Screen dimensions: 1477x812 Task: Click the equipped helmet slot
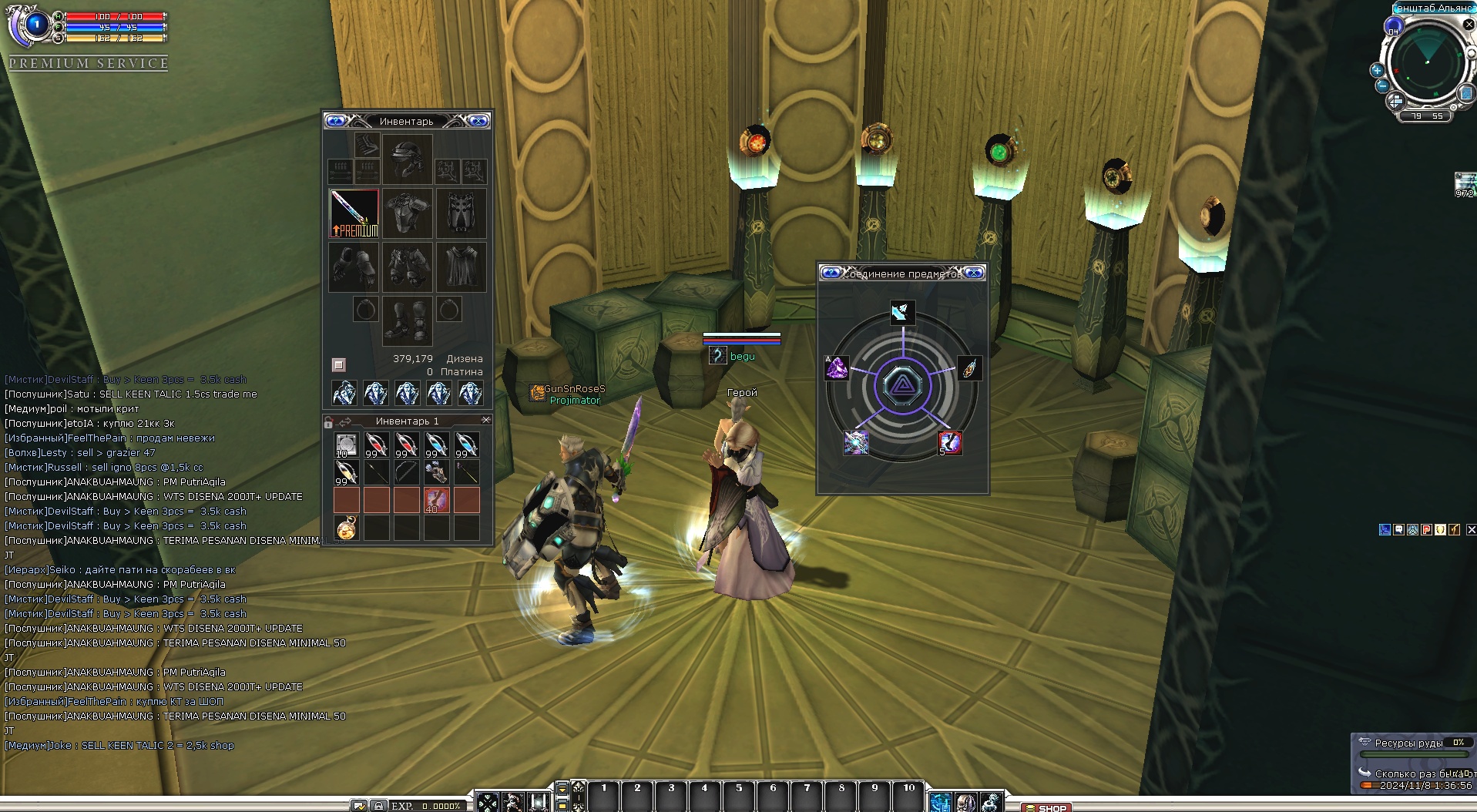click(407, 159)
